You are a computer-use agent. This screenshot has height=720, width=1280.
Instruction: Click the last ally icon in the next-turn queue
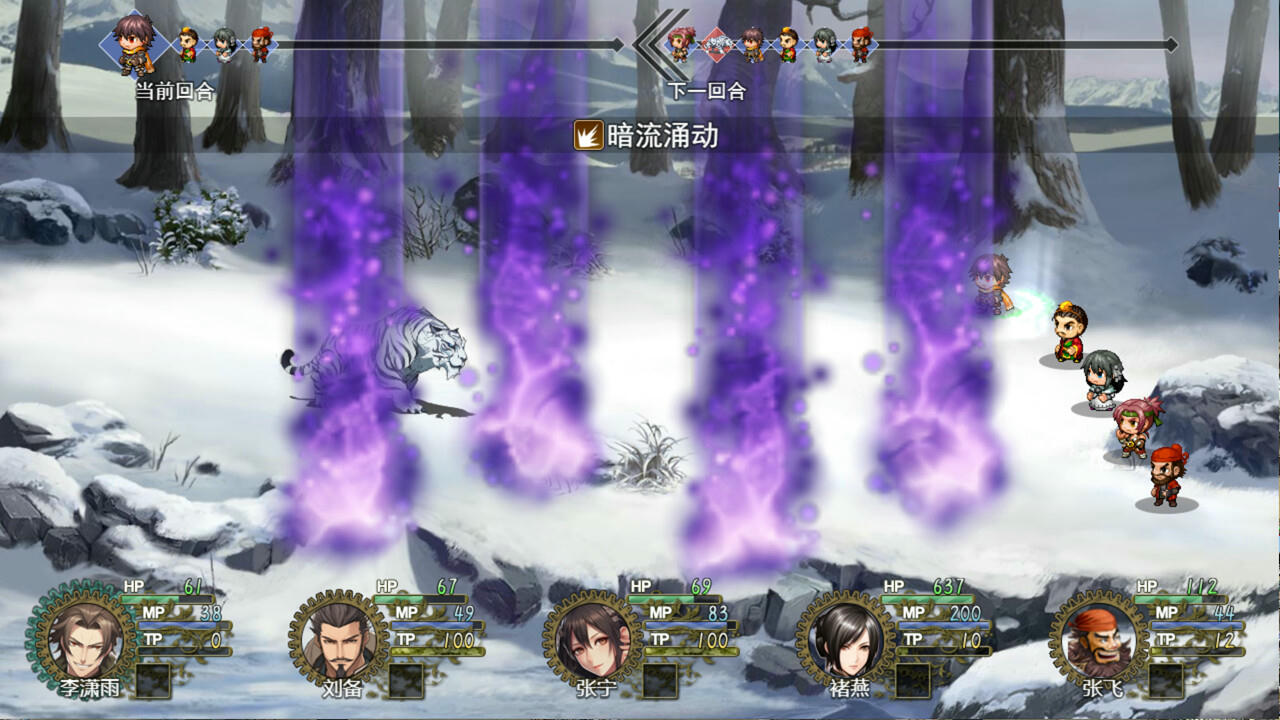coord(862,45)
